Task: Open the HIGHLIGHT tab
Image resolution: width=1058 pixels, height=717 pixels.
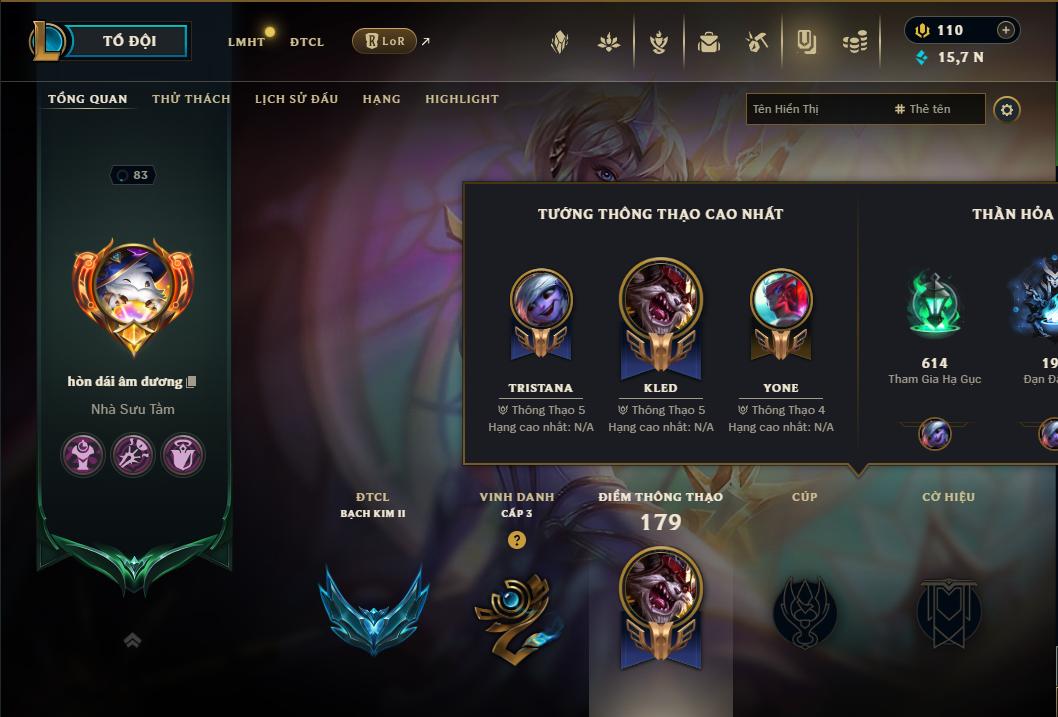Action: tap(461, 99)
